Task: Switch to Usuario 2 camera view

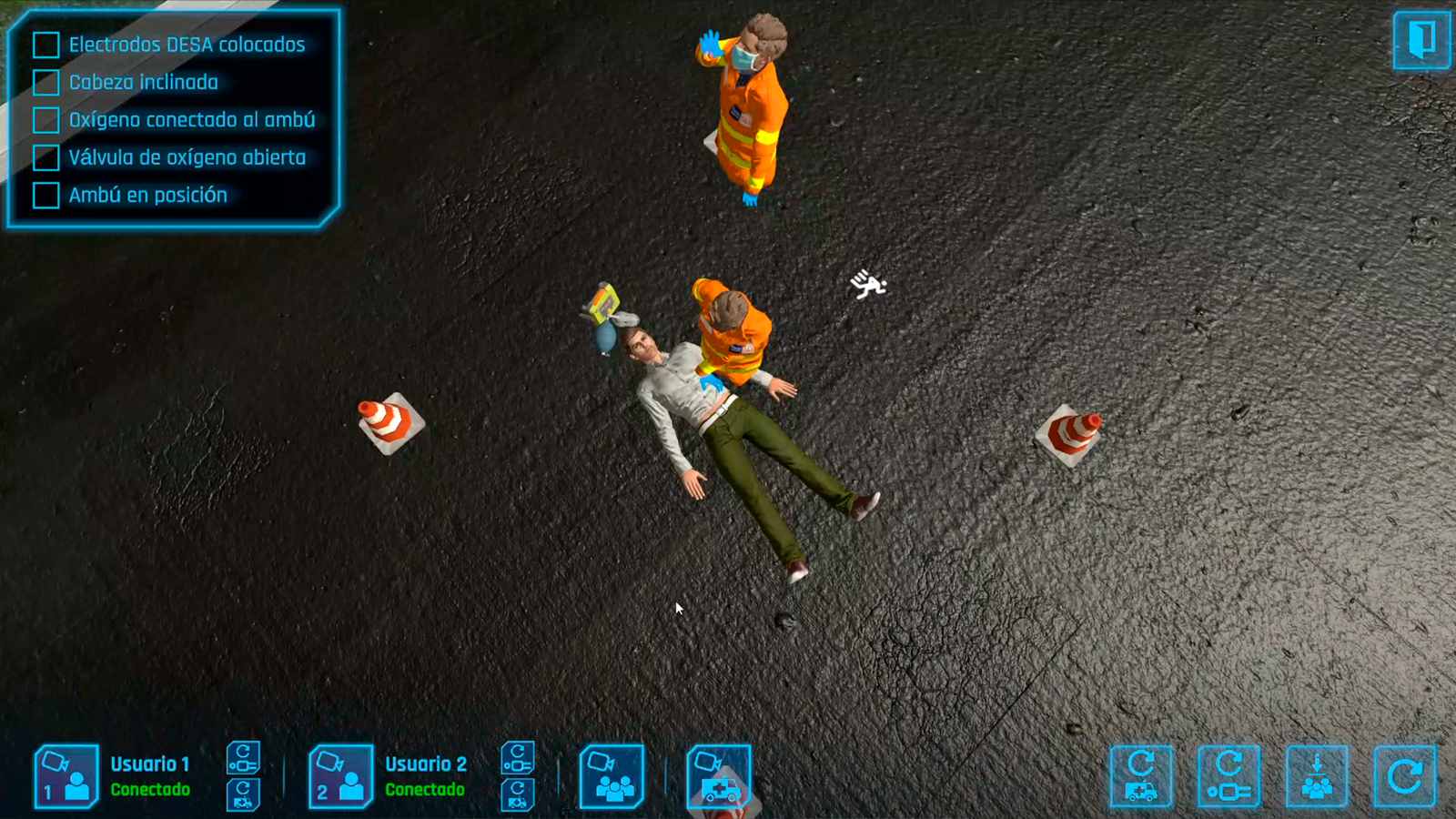Action: (x=340, y=776)
